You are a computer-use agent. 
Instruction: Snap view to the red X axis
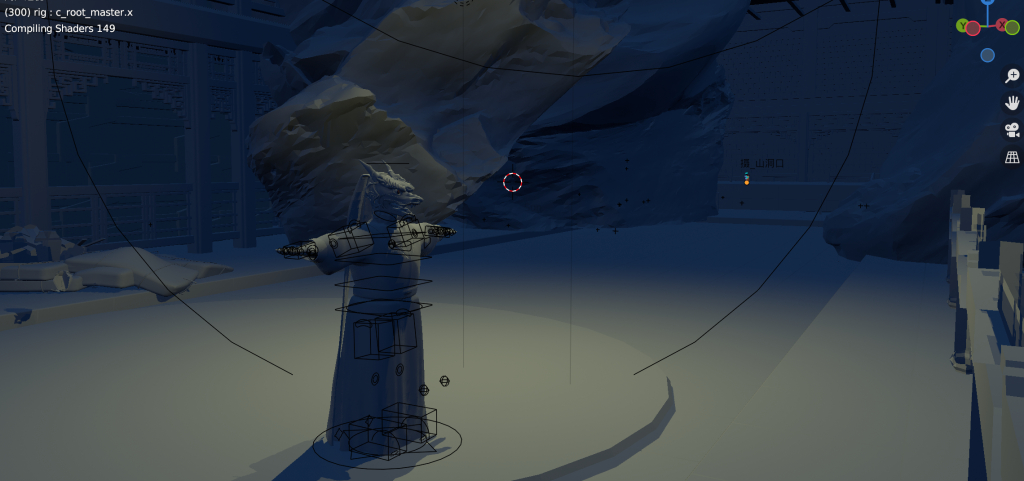1003,26
